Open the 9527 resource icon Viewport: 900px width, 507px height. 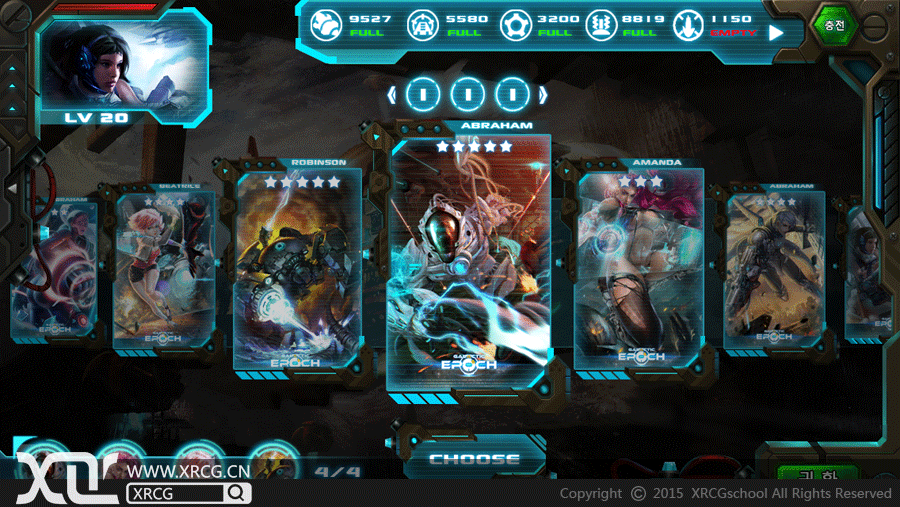point(327,24)
